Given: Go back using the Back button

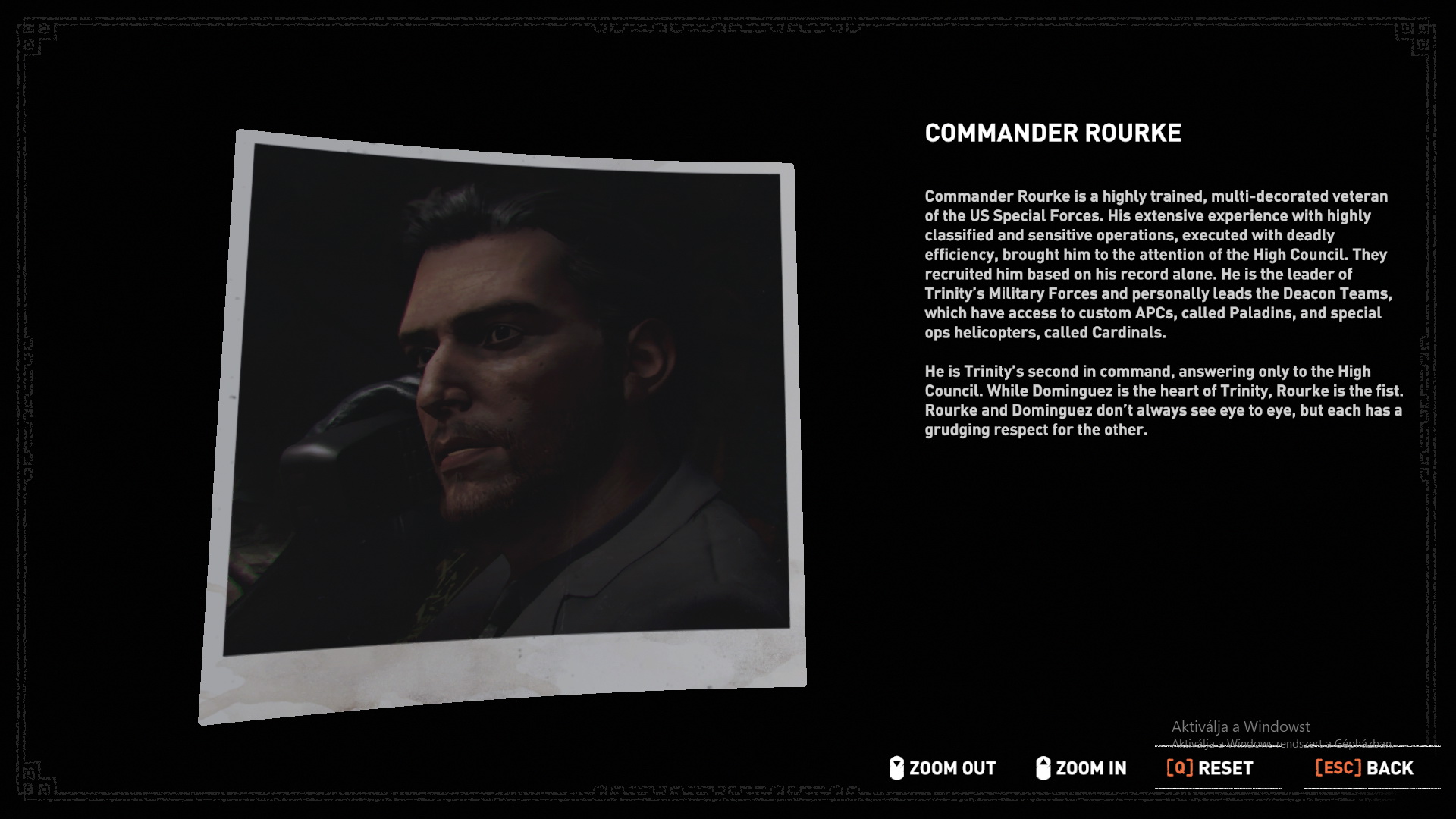Looking at the screenshot, I should pos(1363,768).
